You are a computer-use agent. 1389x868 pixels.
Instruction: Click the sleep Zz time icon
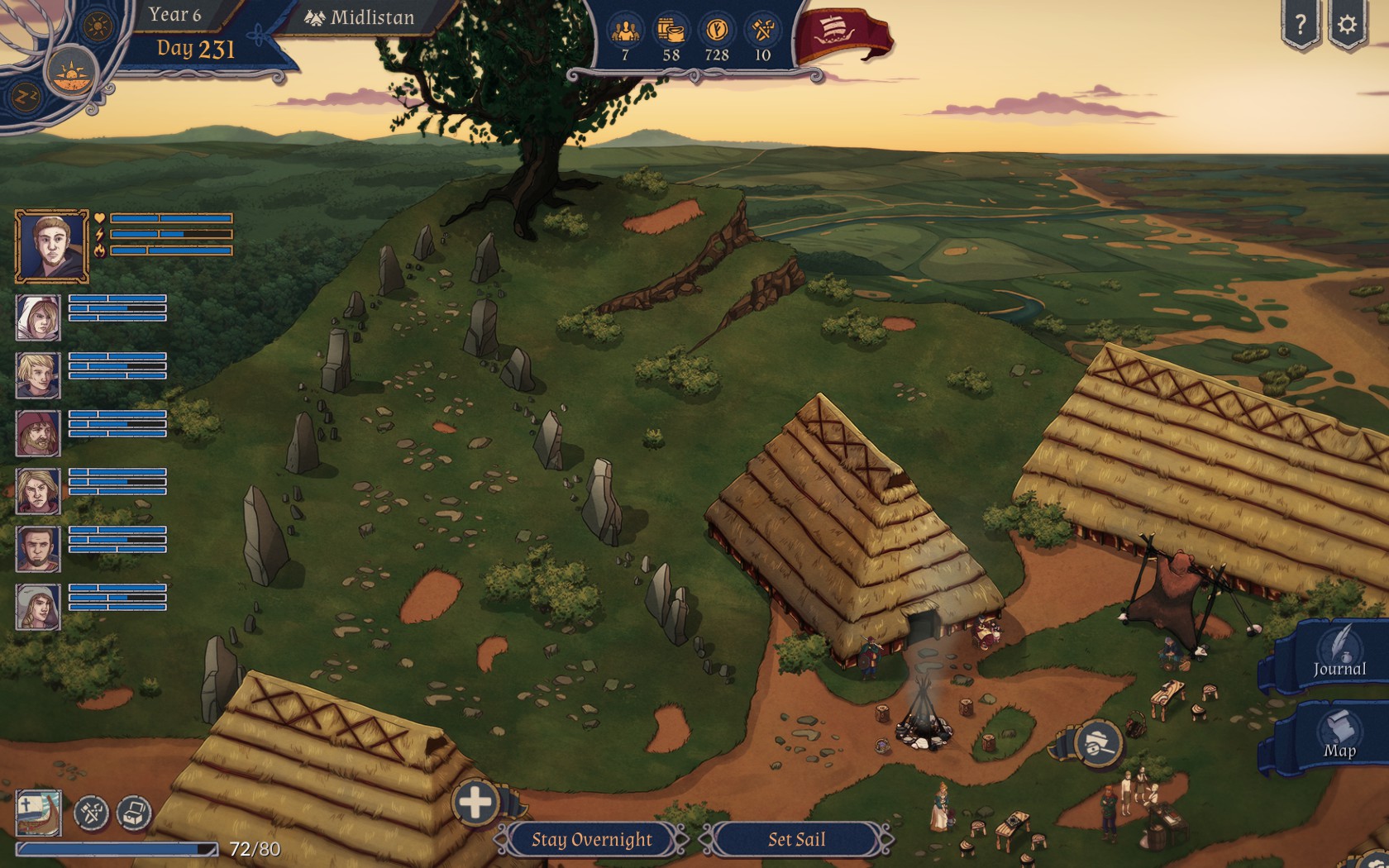point(23,98)
